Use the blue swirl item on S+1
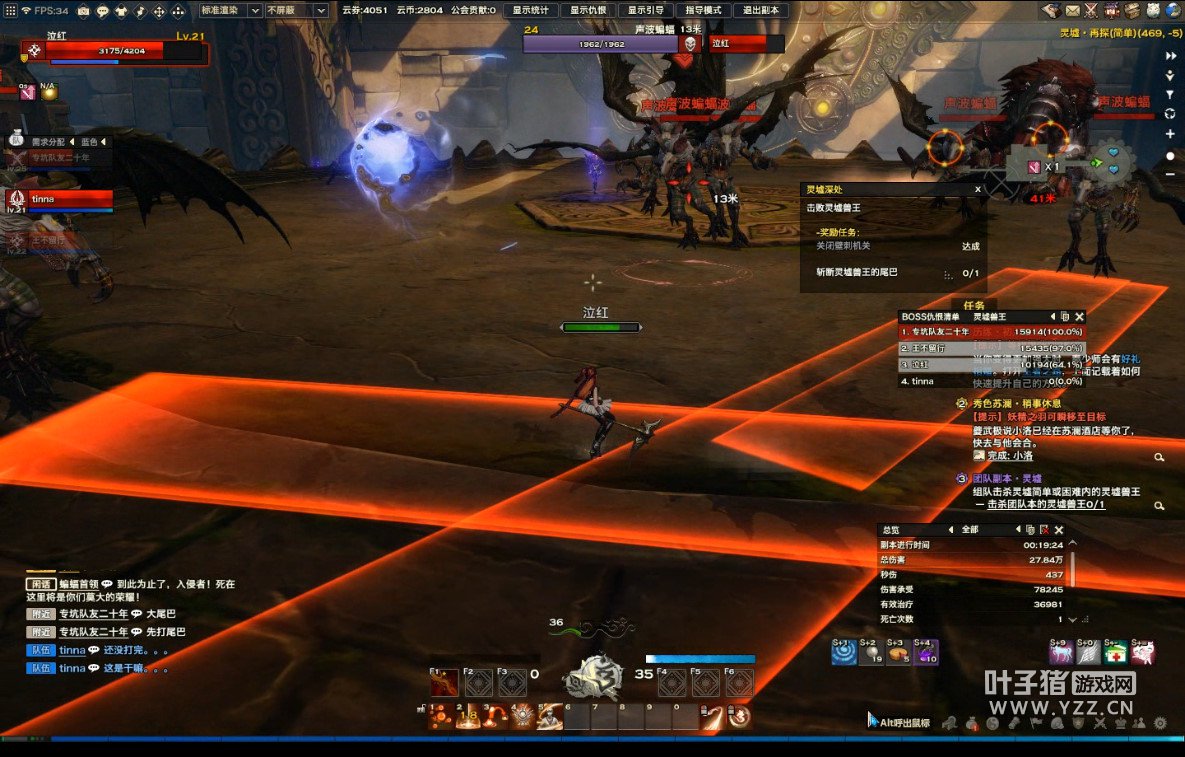The width and height of the screenshot is (1185, 757). [844, 653]
